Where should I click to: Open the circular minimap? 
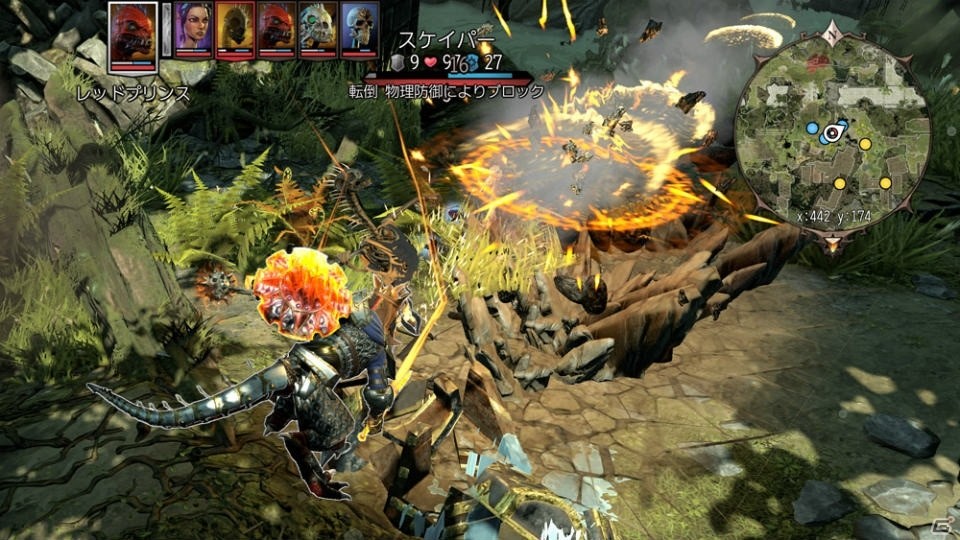pos(832,132)
